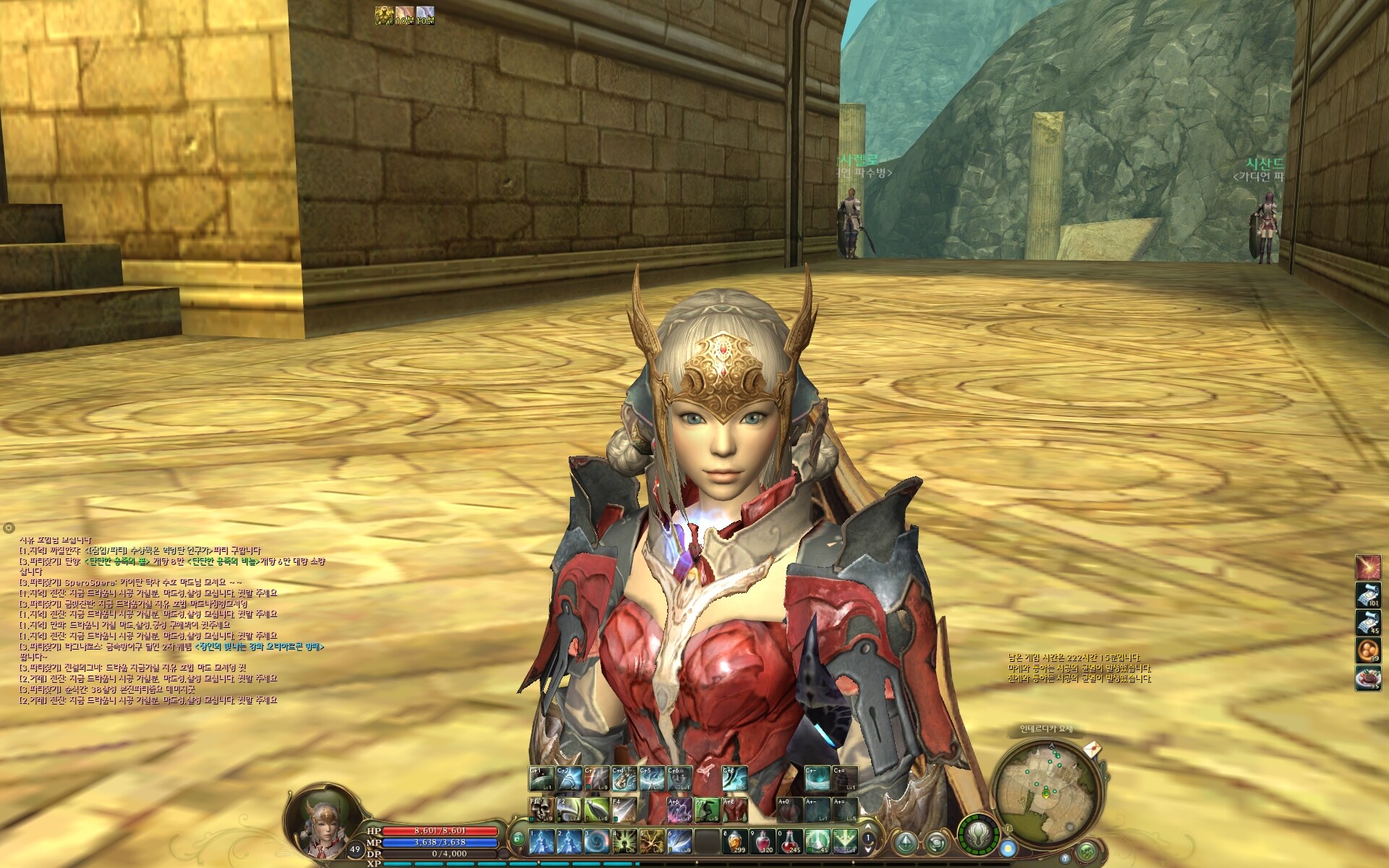Use the orange potion stacked at 299

pyautogui.click(x=734, y=841)
